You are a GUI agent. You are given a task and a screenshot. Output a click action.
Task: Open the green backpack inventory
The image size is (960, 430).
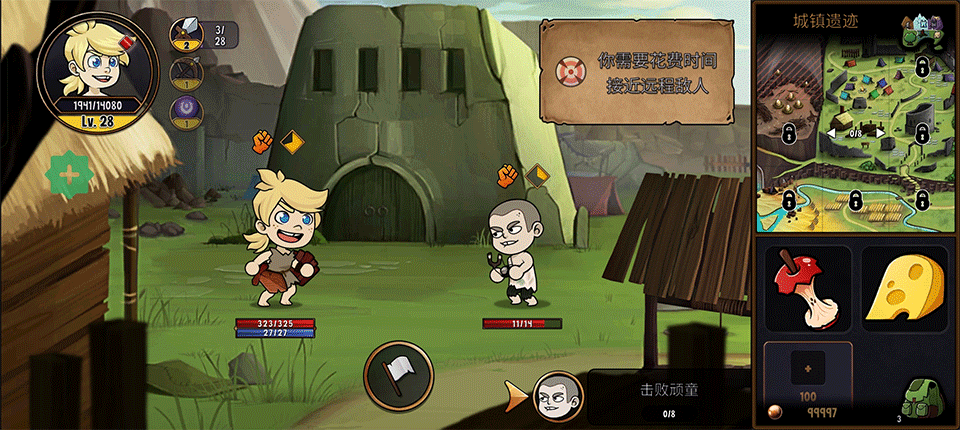pos(923,400)
